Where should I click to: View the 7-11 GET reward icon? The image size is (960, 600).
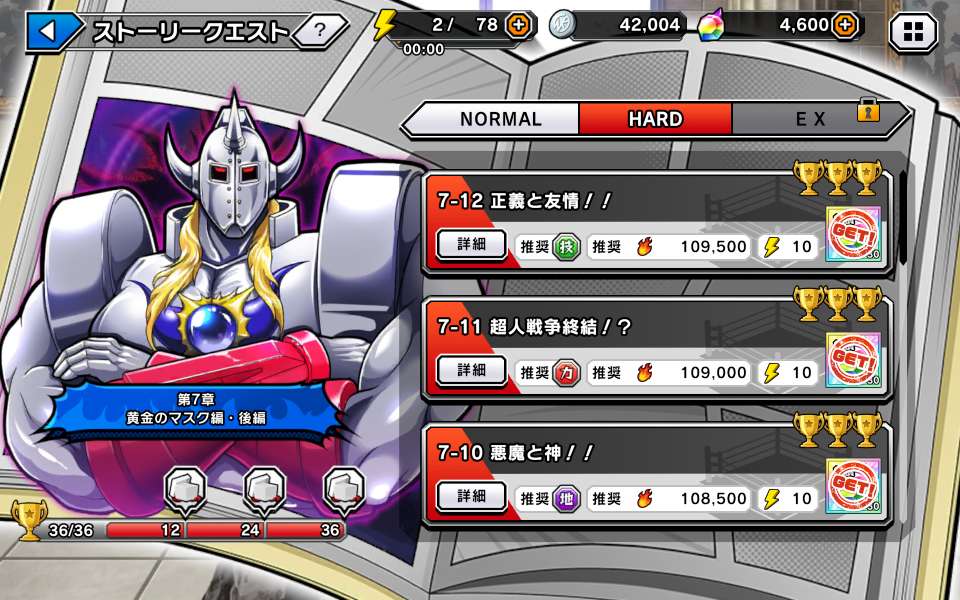pyautogui.click(x=853, y=361)
